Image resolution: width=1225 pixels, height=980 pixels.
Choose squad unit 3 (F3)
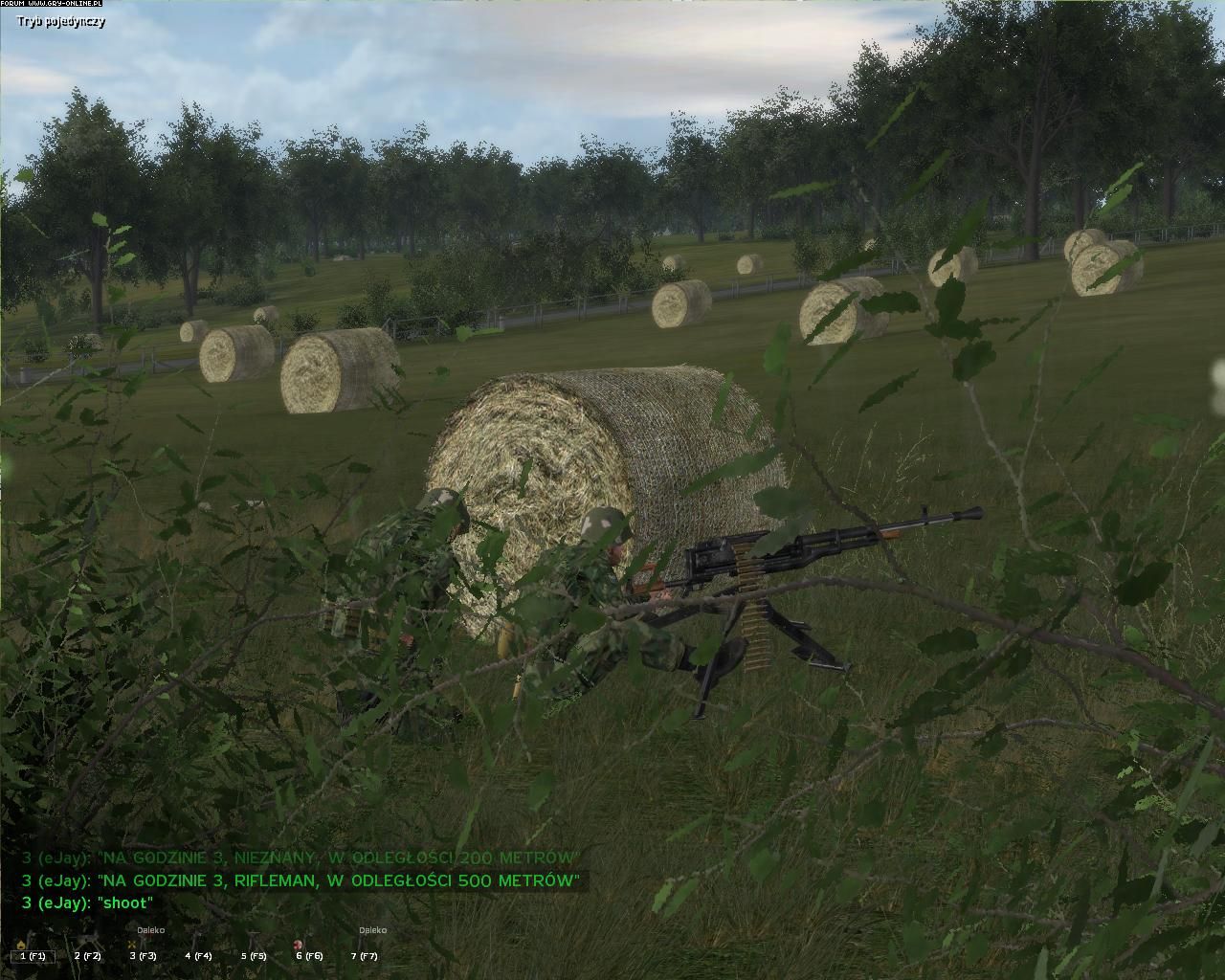click(x=143, y=955)
